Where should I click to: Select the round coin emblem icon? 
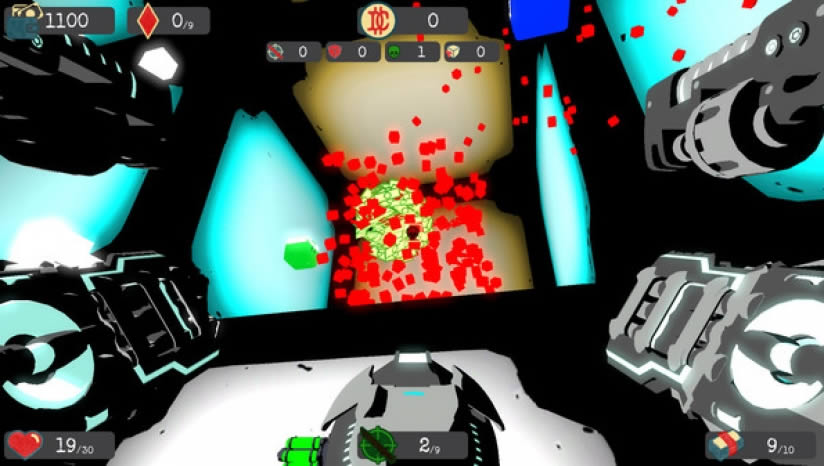tap(379, 19)
